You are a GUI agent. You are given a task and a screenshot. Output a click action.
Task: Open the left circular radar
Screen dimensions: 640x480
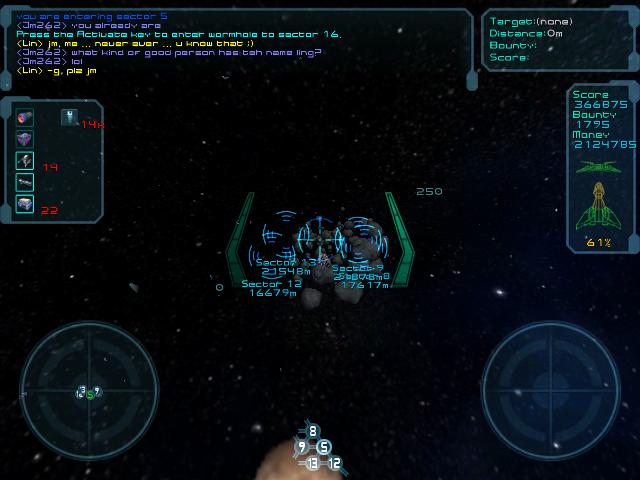(89, 390)
